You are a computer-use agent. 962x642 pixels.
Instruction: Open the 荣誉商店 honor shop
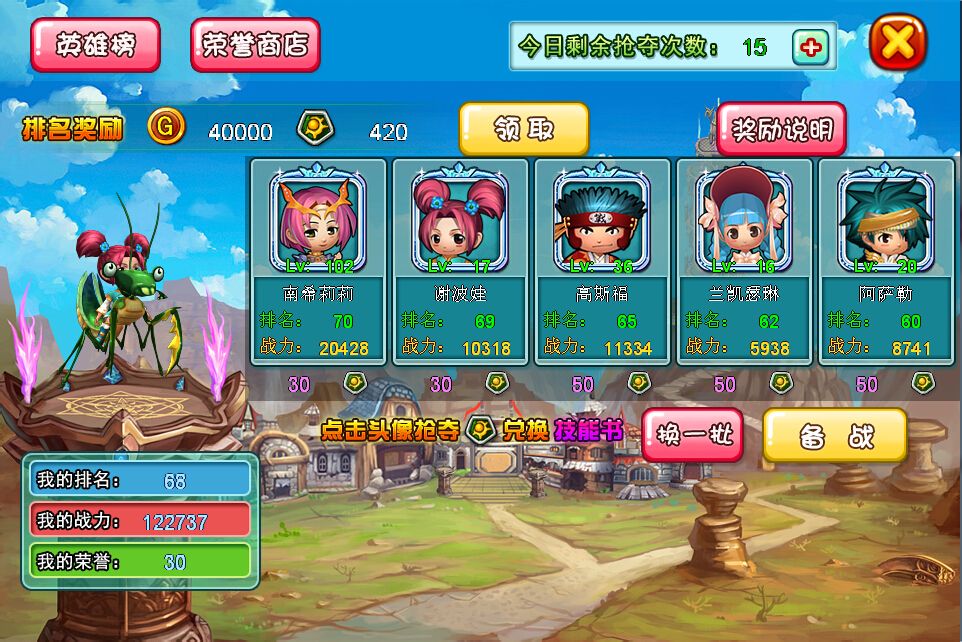click(x=255, y=45)
